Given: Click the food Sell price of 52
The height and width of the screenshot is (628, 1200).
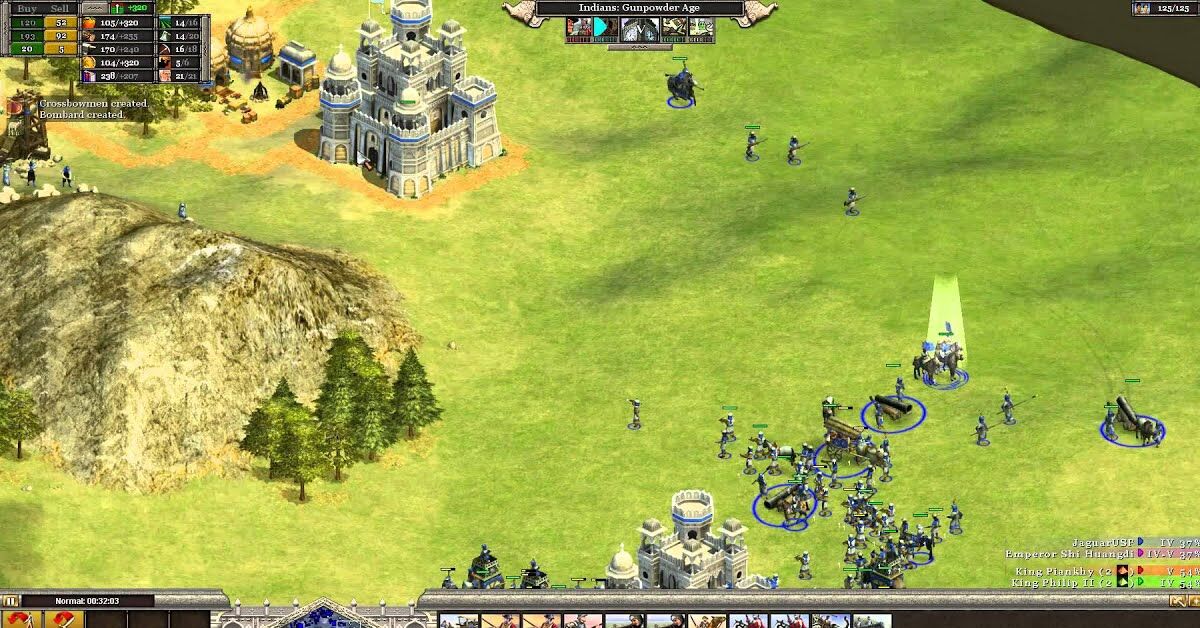Looking at the screenshot, I should coord(61,21).
